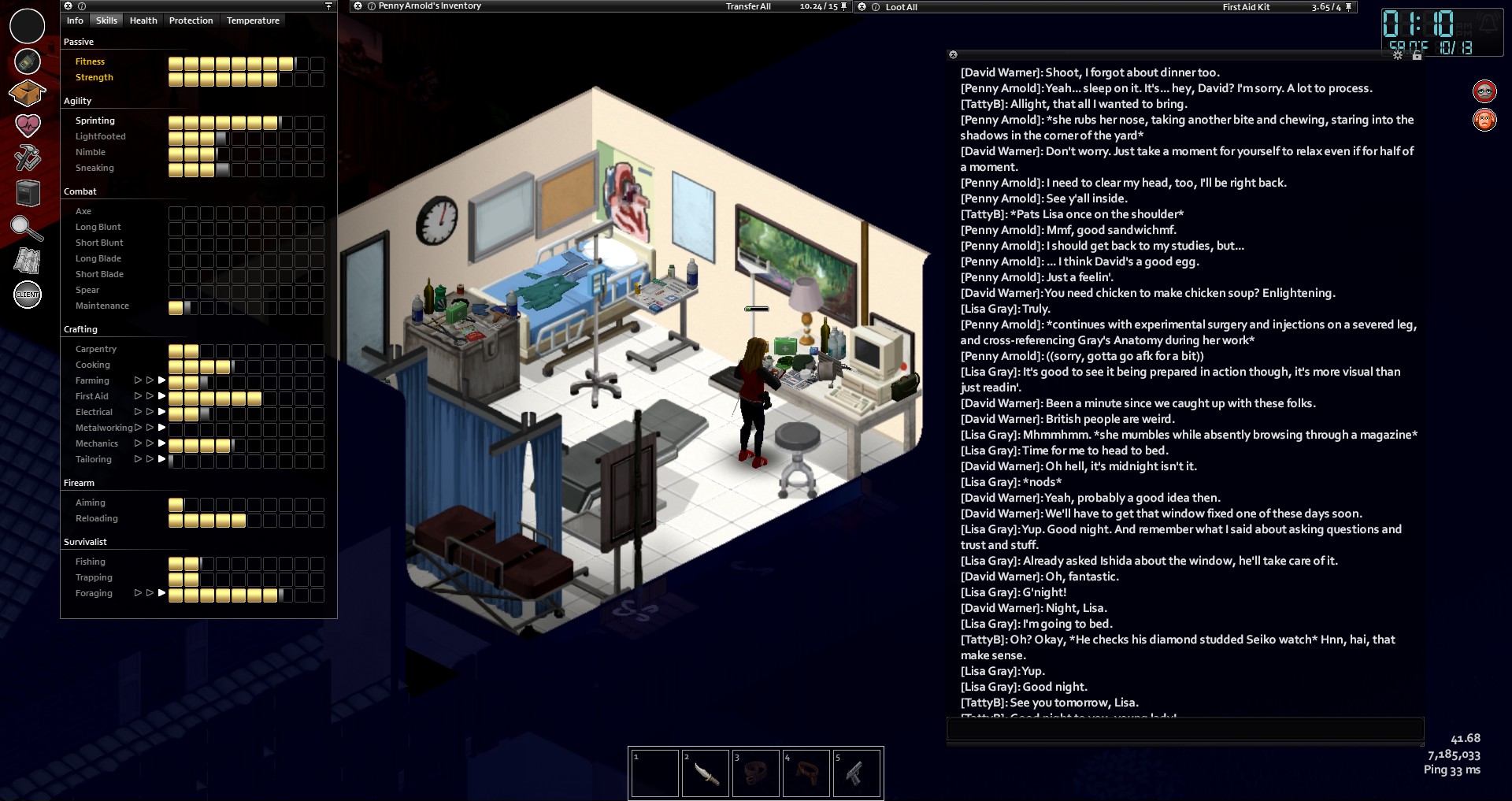
Task: Open the world map icon
Action: 28,261
